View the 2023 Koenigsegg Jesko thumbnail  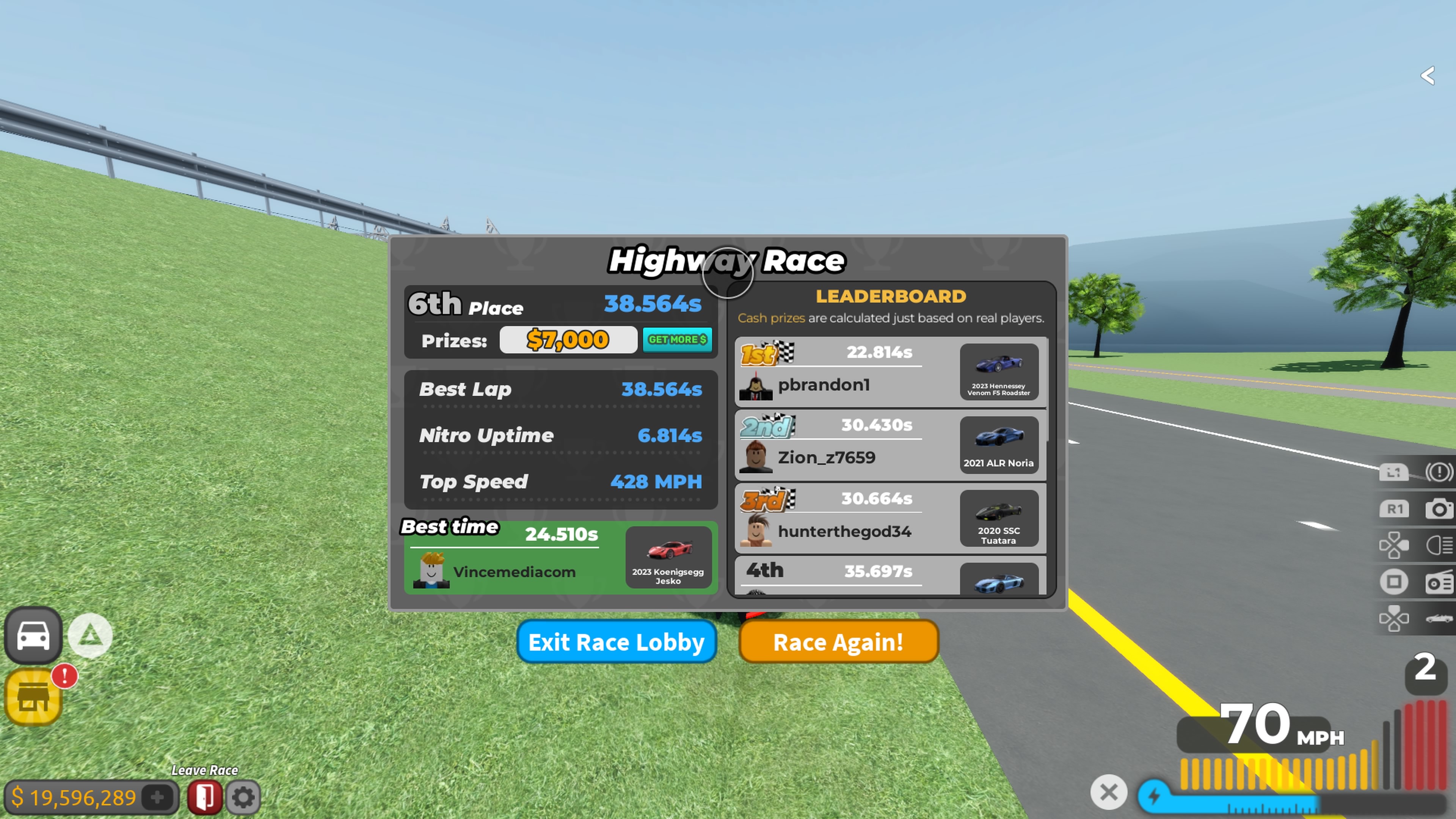(x=667, y=557)
